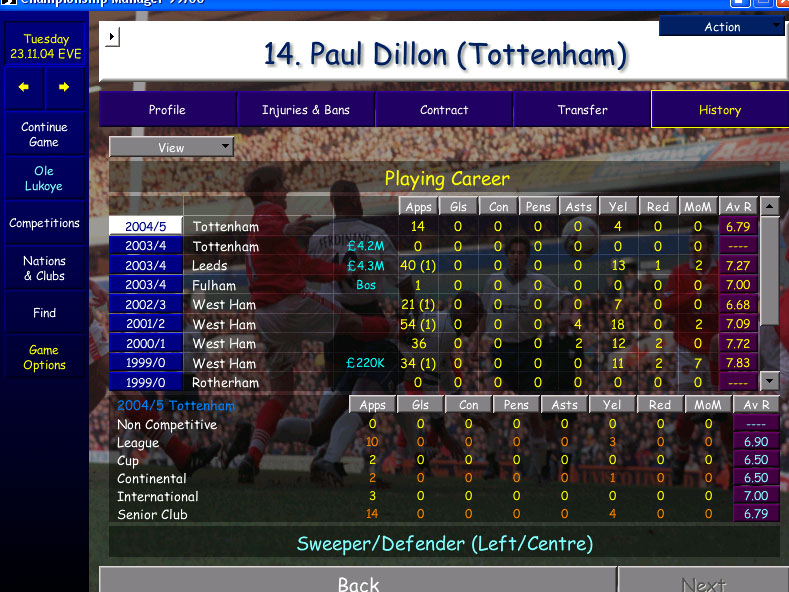Click the Continue Game button

point(44,135)
